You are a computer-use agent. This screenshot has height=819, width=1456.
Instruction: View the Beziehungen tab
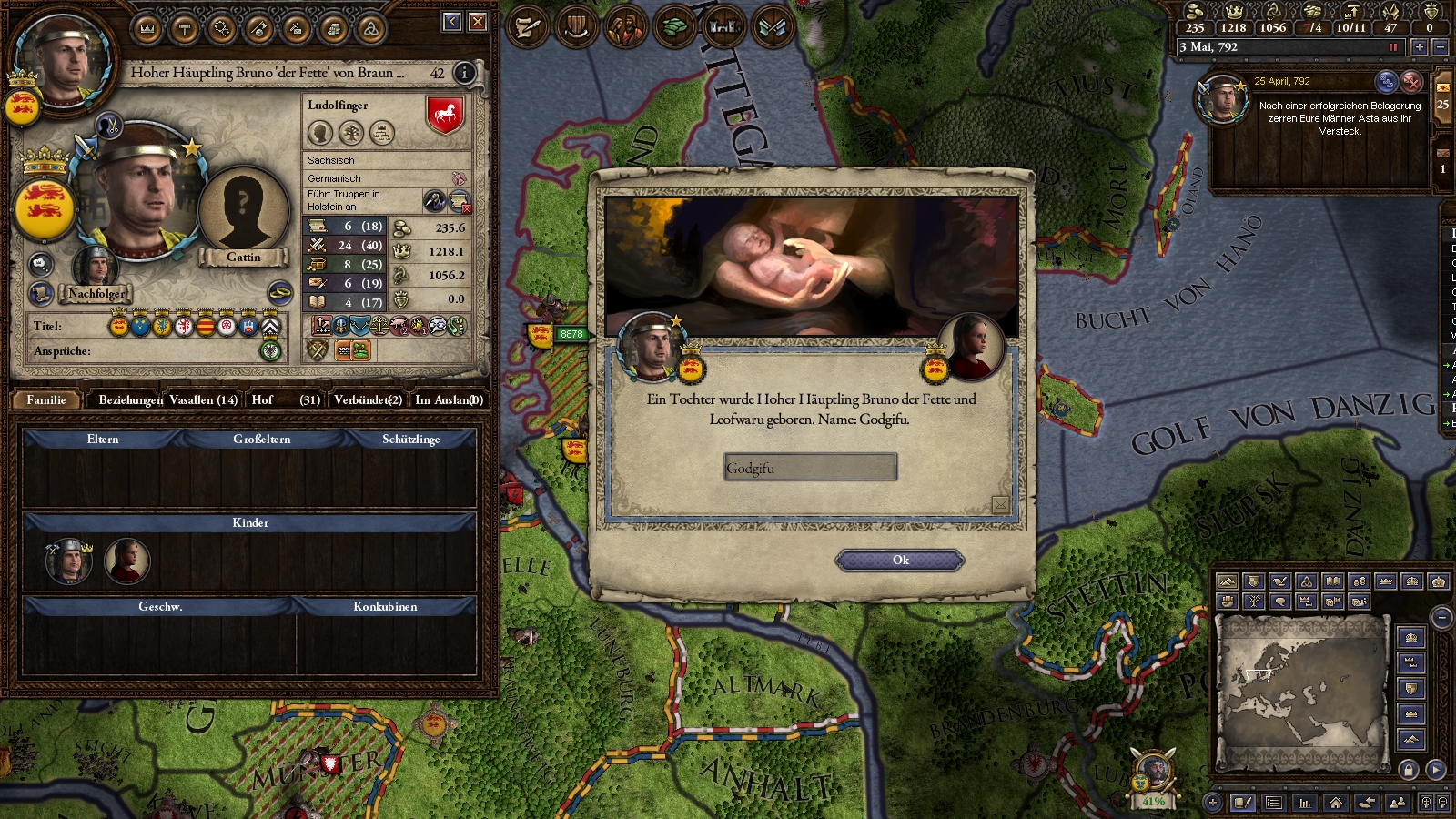point(130,399)
